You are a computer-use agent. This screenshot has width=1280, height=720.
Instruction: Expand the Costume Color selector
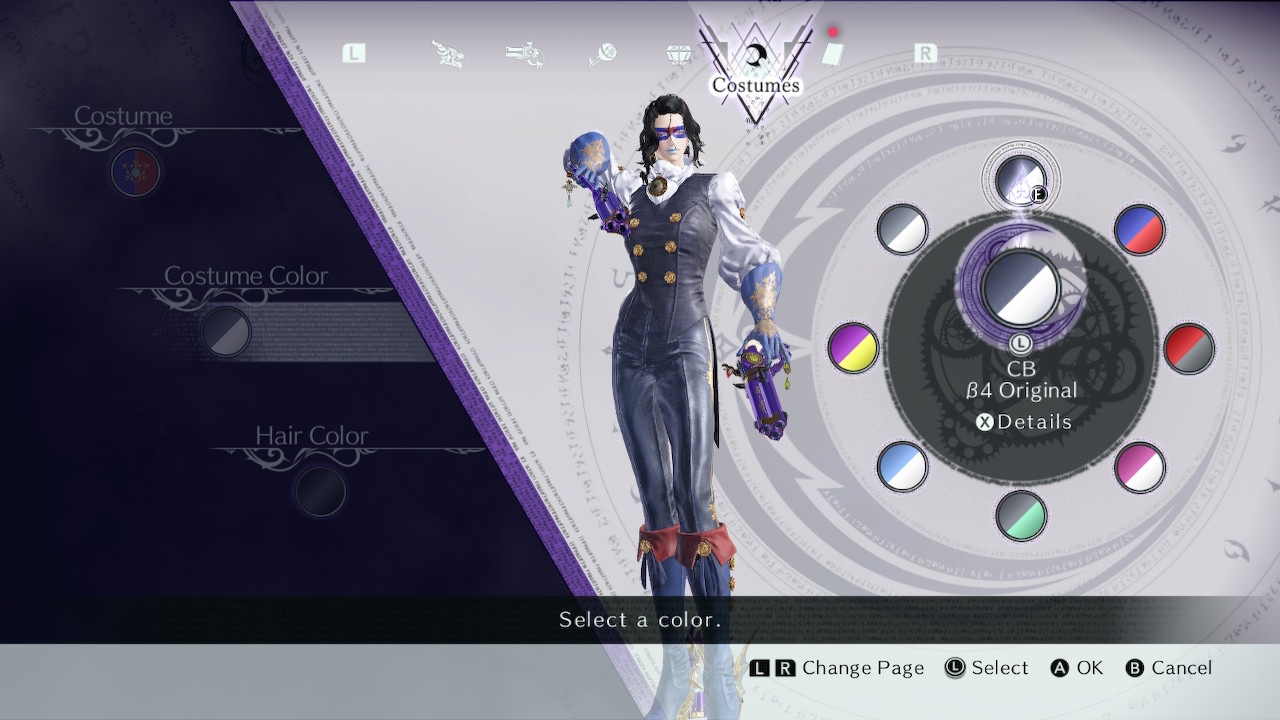click(x=225, y=333)
